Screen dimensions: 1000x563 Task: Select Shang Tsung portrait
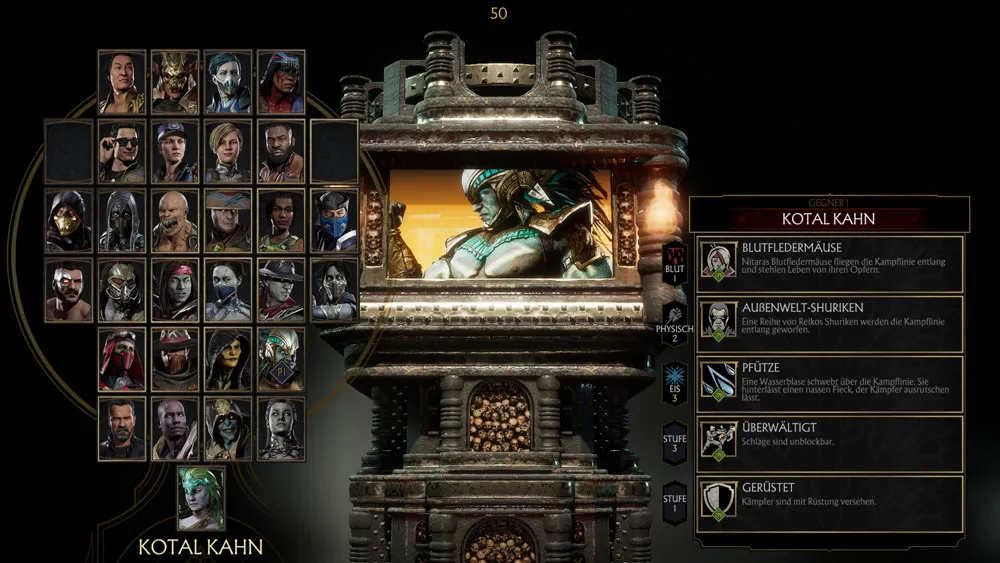(x=122, y=82)
